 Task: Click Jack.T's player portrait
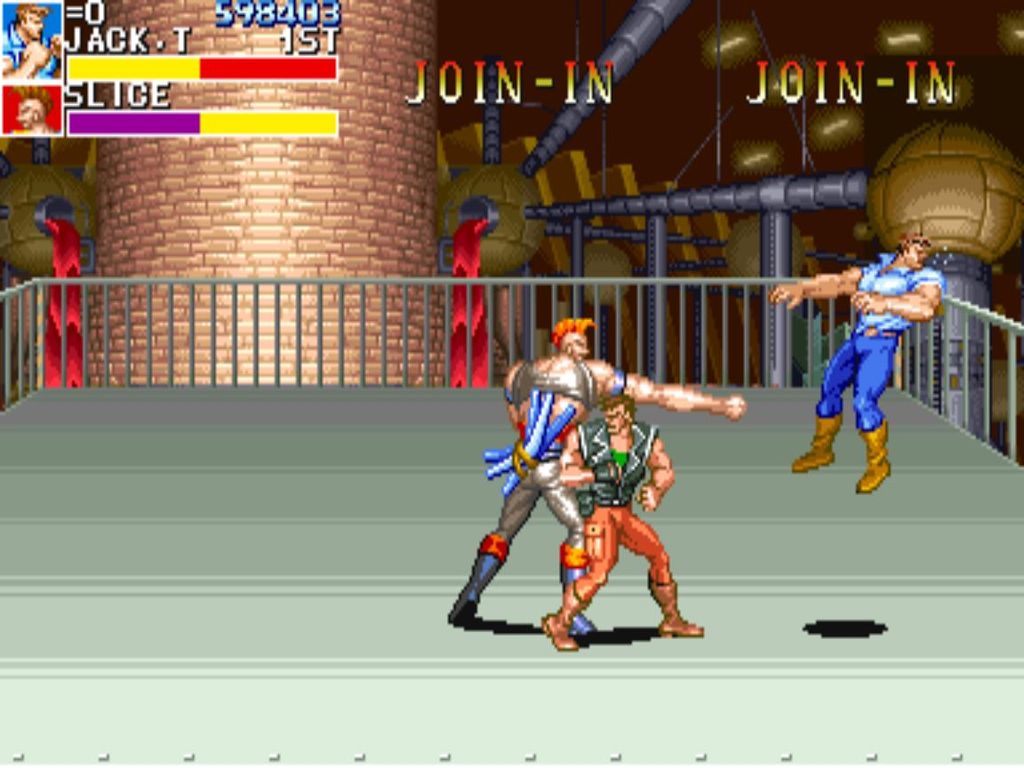coord(31,40)
